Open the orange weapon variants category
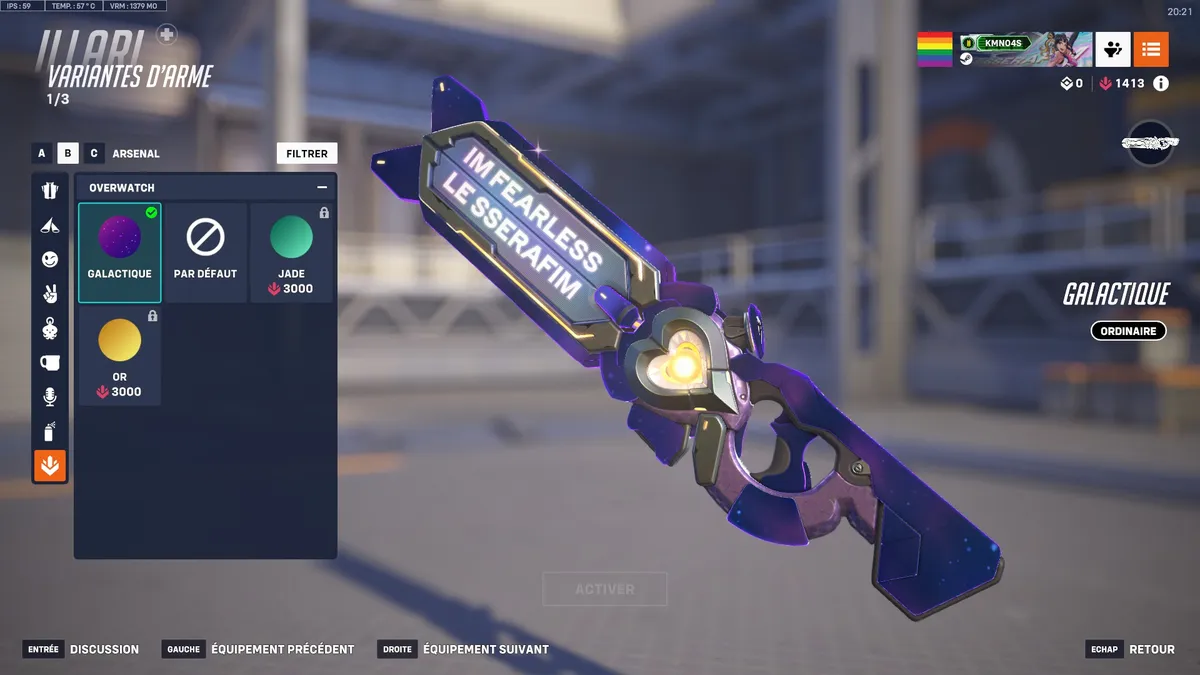This screenshot has width=1200, height=675. click(50, 465)
